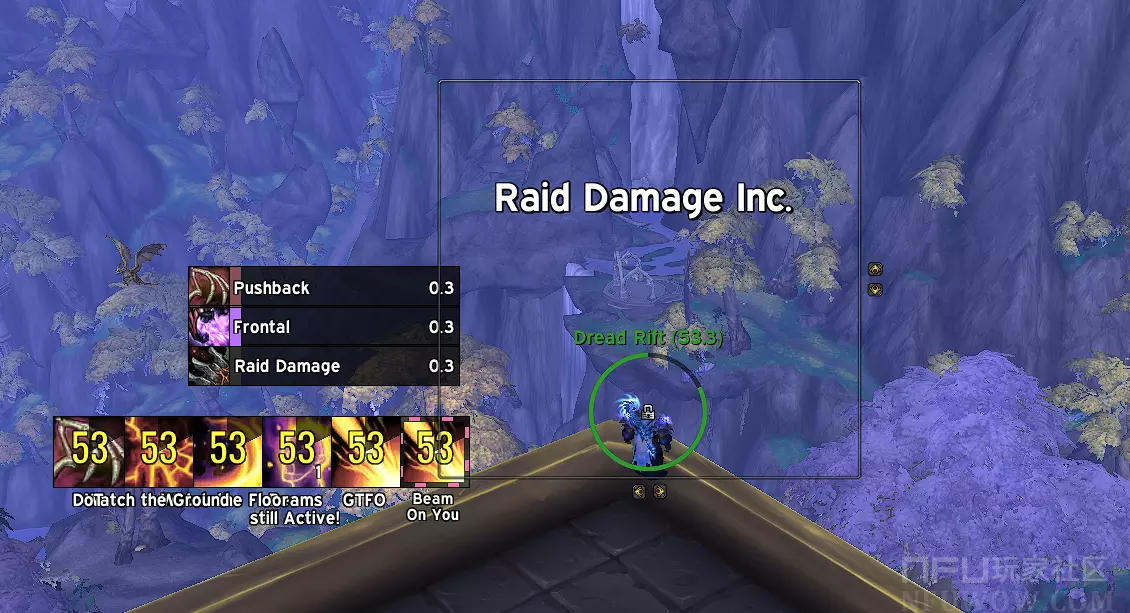Click the lock icon above the character

pos(648,409)
